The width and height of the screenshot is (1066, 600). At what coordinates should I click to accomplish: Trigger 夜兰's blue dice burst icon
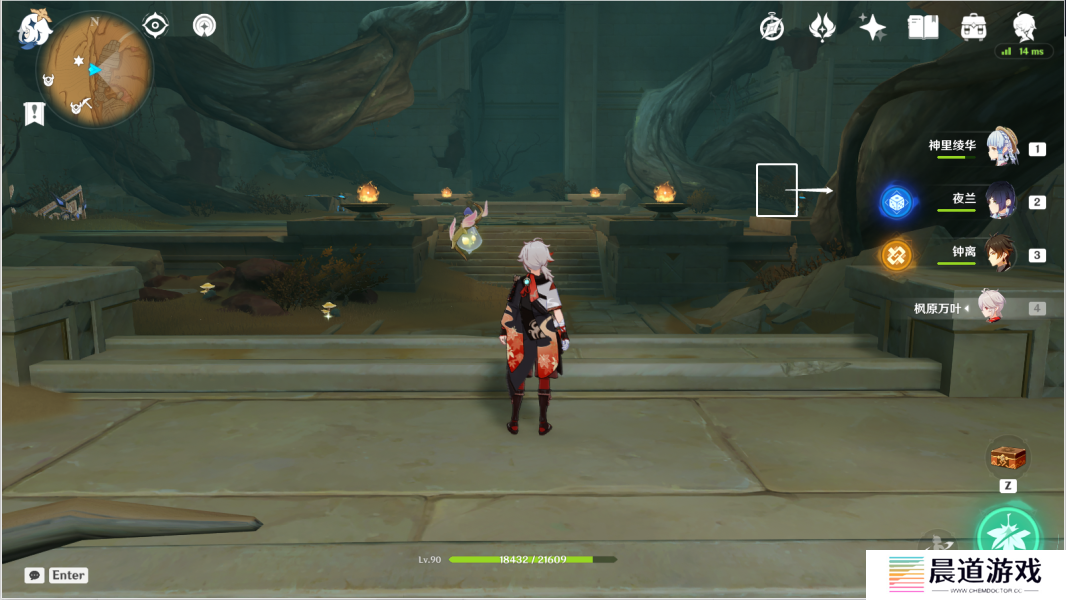[896, 203]
